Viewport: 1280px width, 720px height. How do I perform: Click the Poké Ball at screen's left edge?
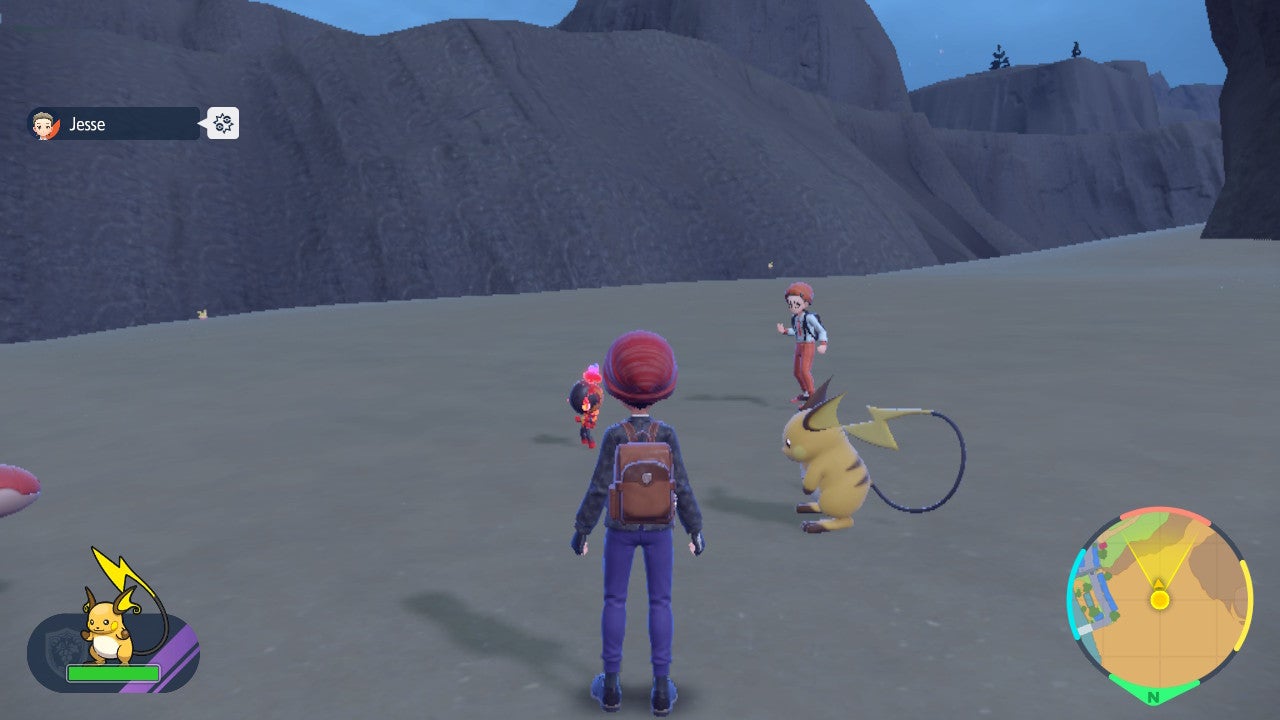pos(15,490)
